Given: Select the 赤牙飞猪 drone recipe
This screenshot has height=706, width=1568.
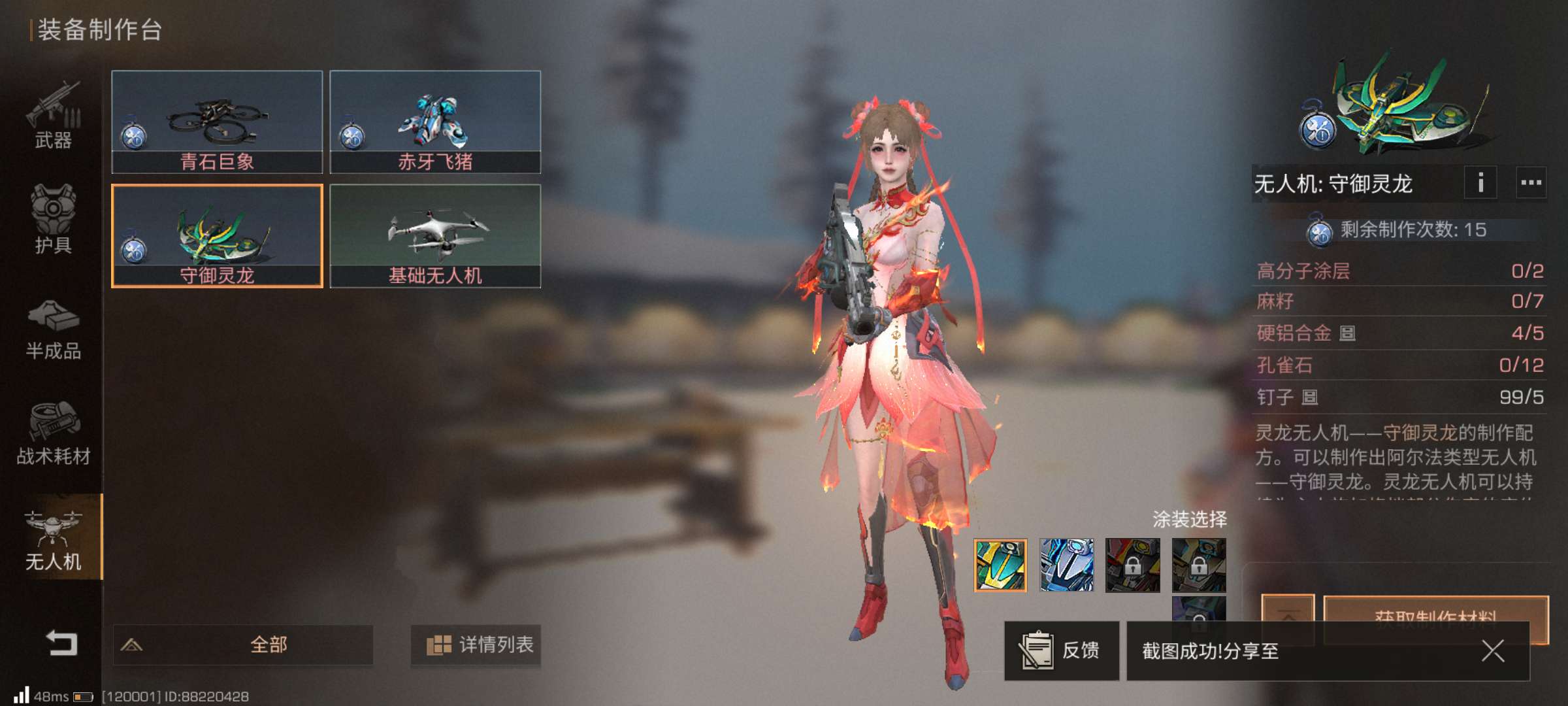Looking at the screenshot, I should pos(435,122).
